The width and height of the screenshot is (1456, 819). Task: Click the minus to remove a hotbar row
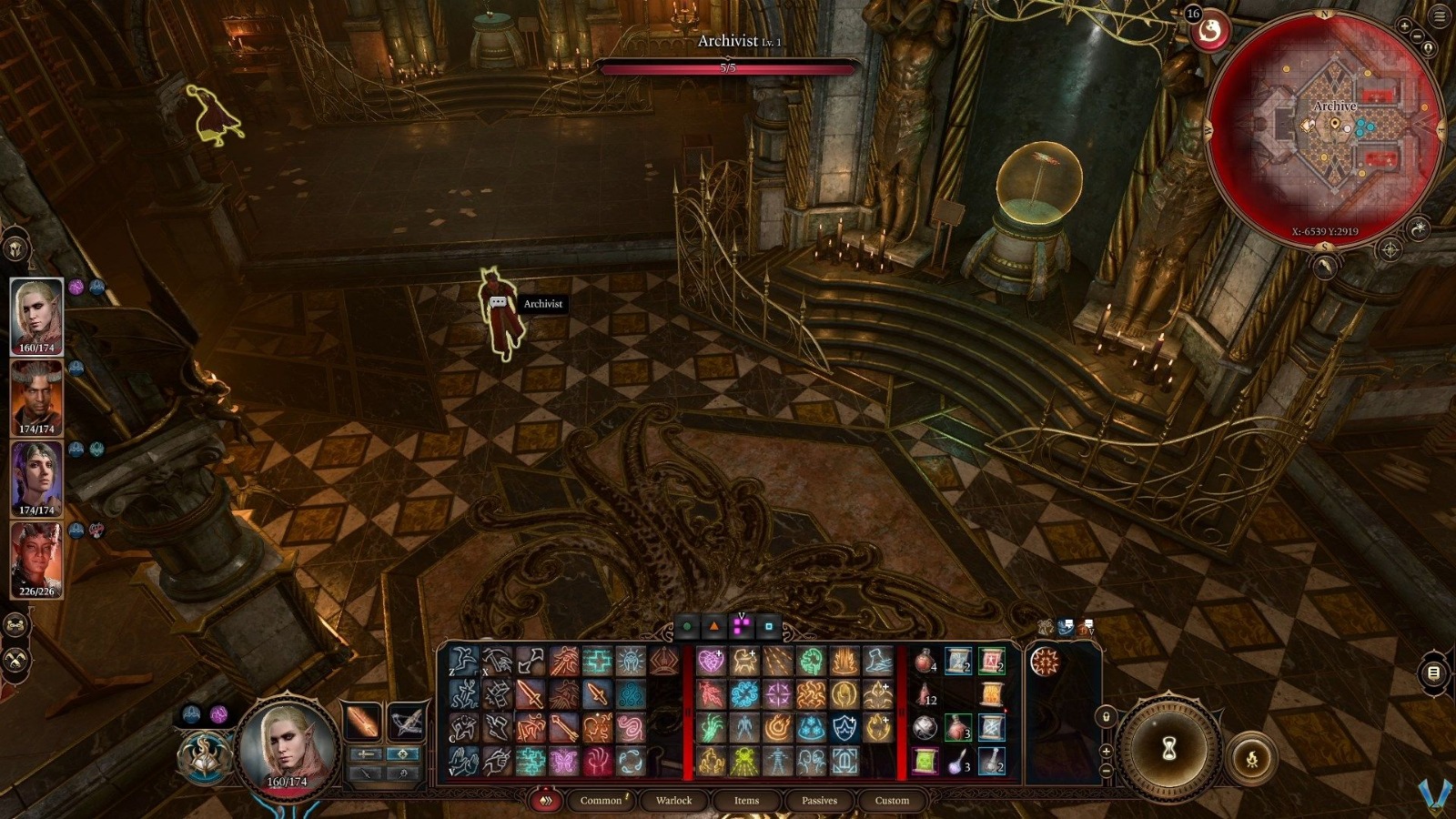tap(1106, 771)
